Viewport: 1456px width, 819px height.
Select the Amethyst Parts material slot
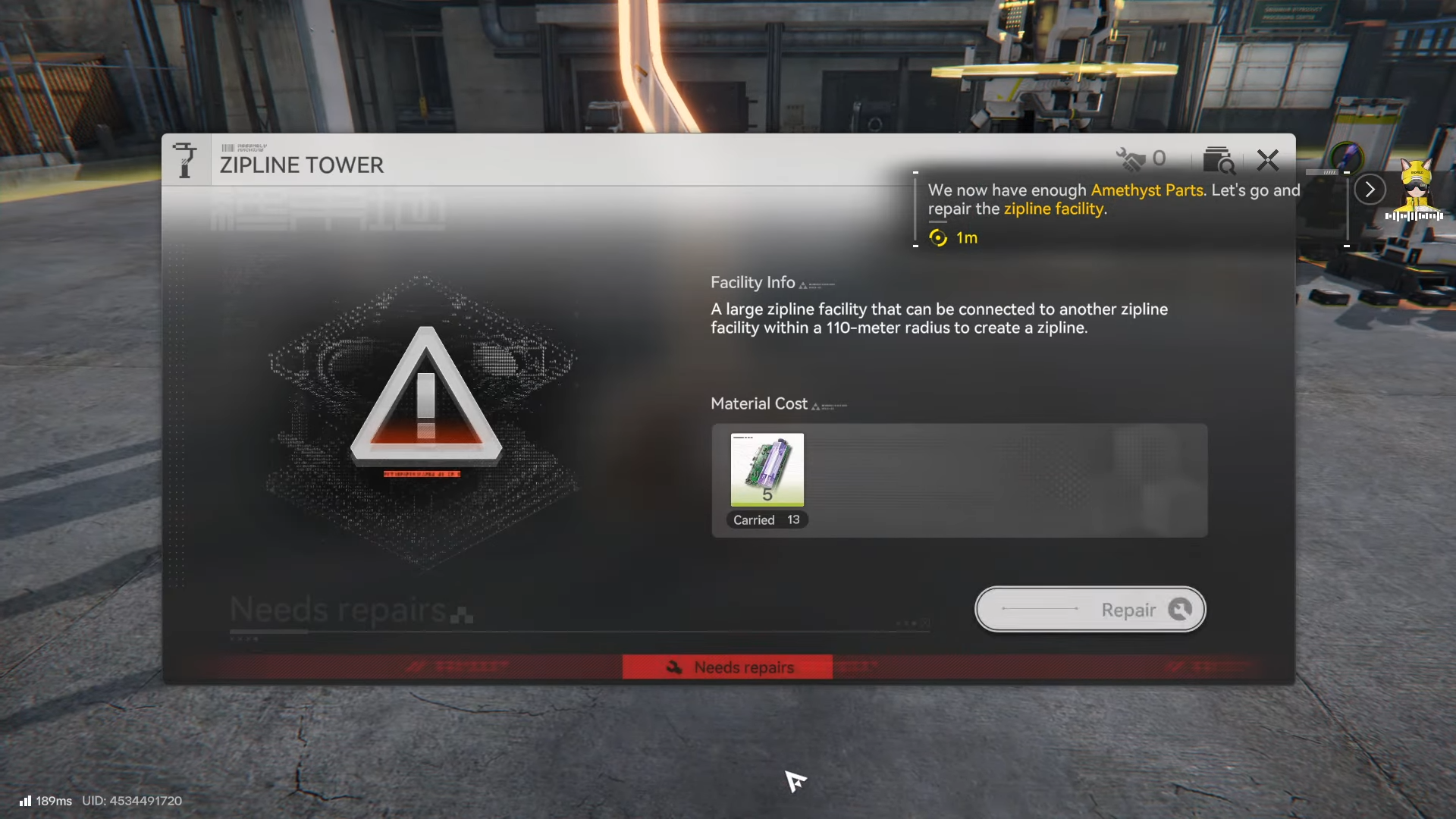[x=767, y=470]
